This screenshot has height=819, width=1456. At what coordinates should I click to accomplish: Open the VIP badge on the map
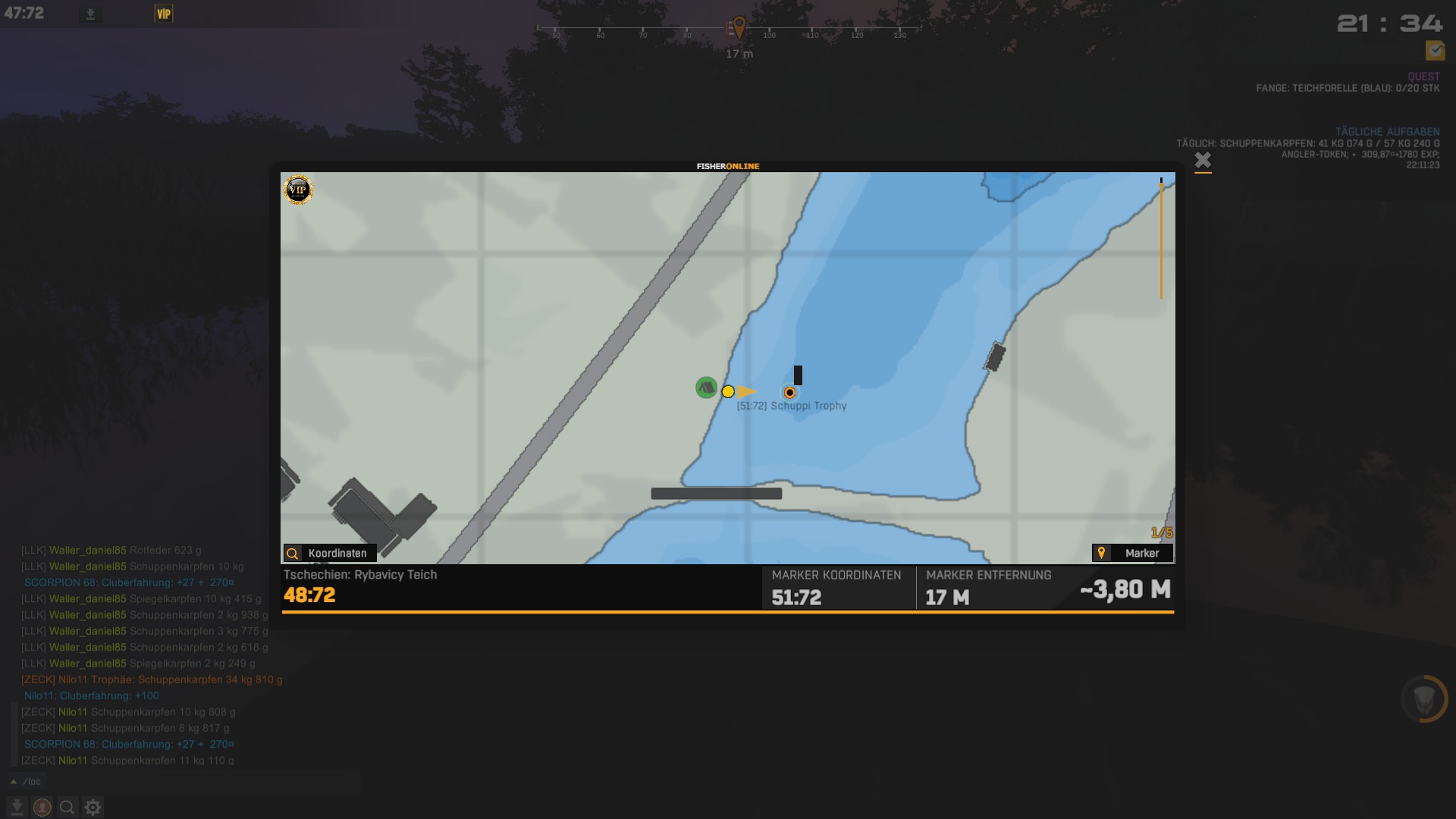click(298, 190)
